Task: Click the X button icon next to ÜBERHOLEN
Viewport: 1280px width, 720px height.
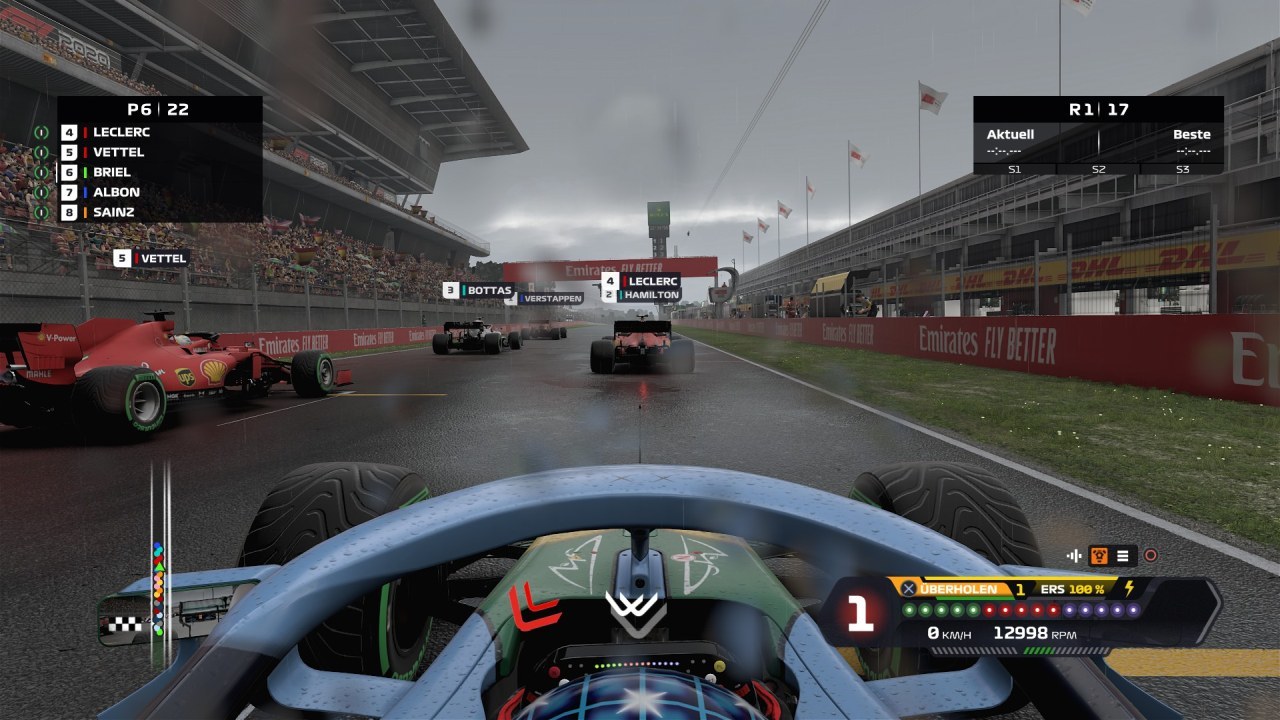Action: pyautogui.click(x=910, y=589)
